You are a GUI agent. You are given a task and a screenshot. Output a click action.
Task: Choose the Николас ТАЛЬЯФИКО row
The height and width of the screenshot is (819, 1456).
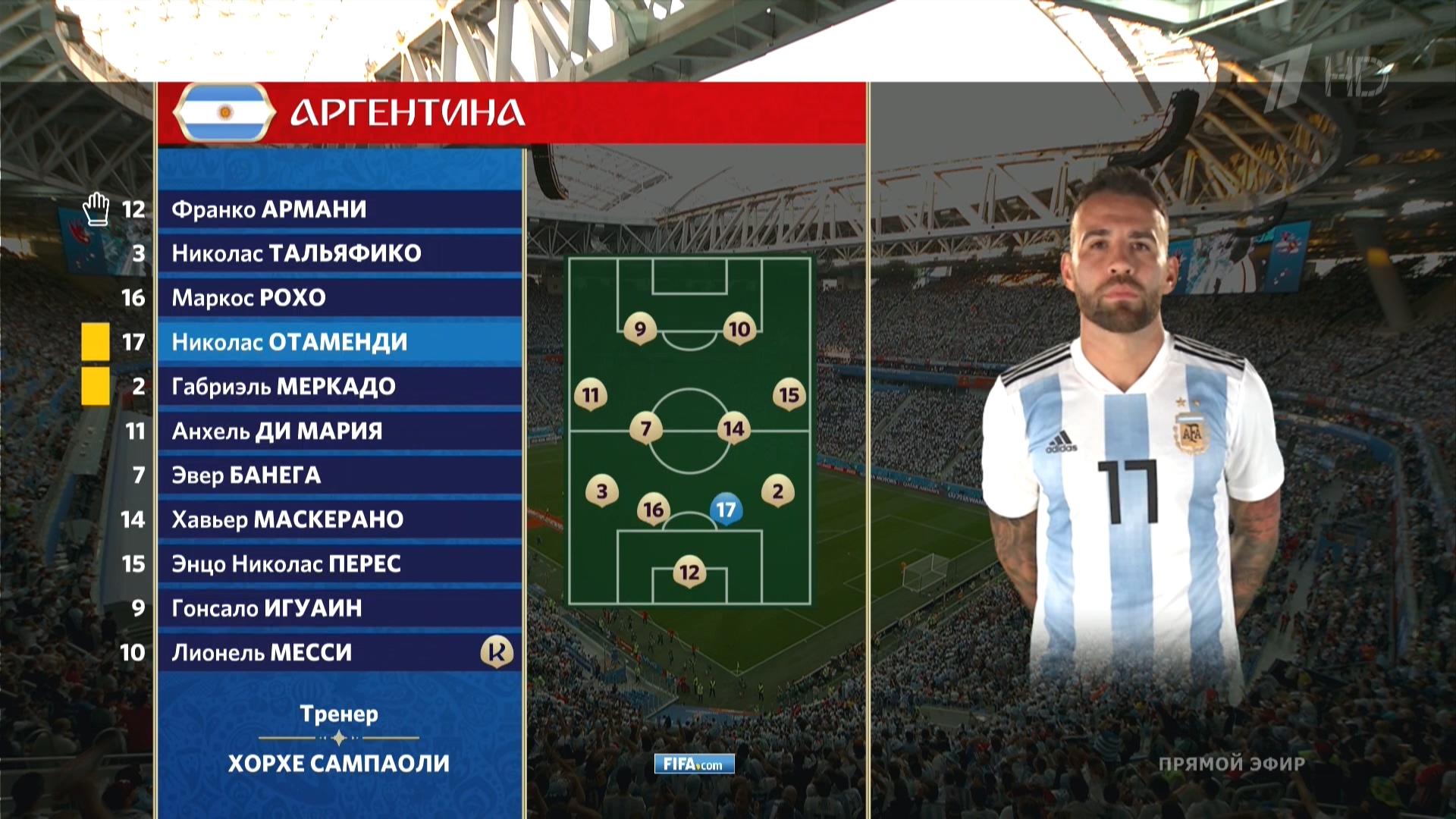(340, 253)
